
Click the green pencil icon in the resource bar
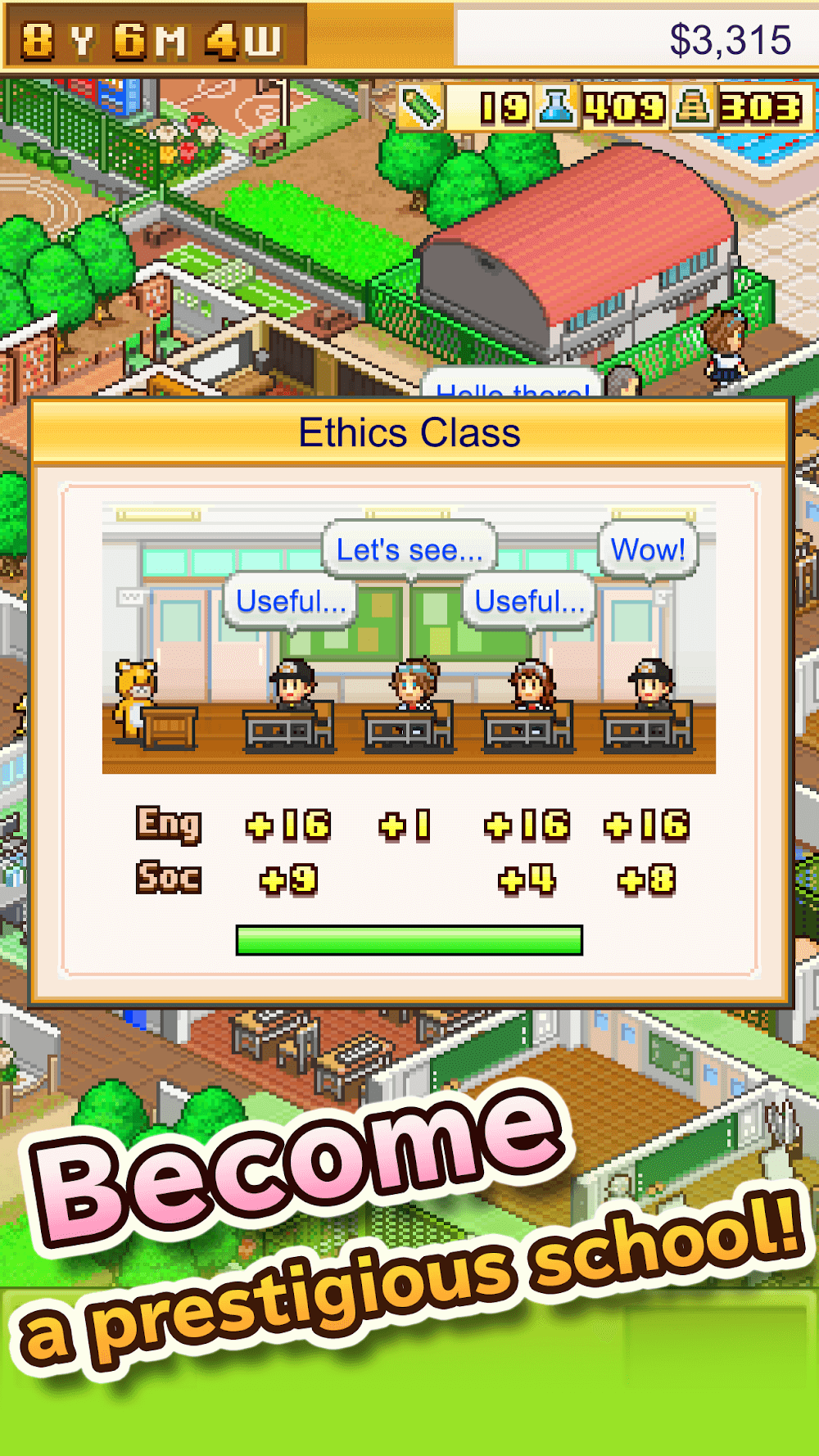422,107
